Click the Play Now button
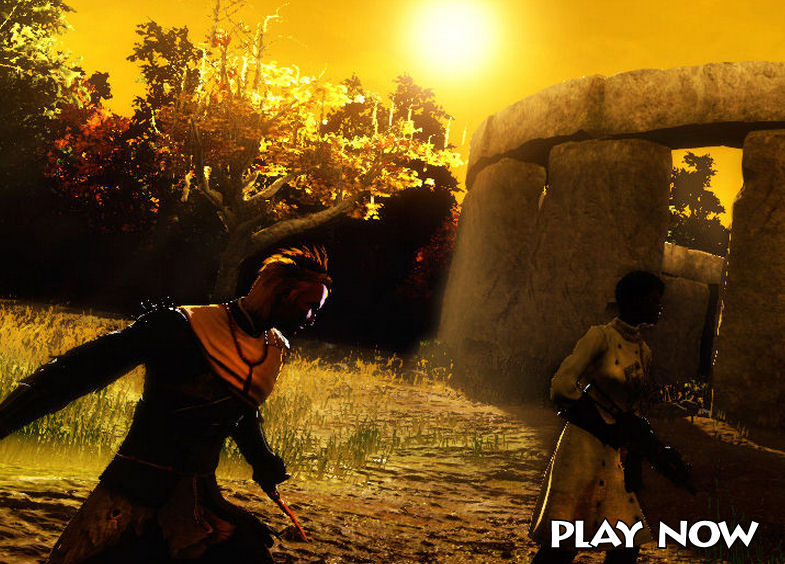Screen dimensions: 785x564 tap(654, 534)
